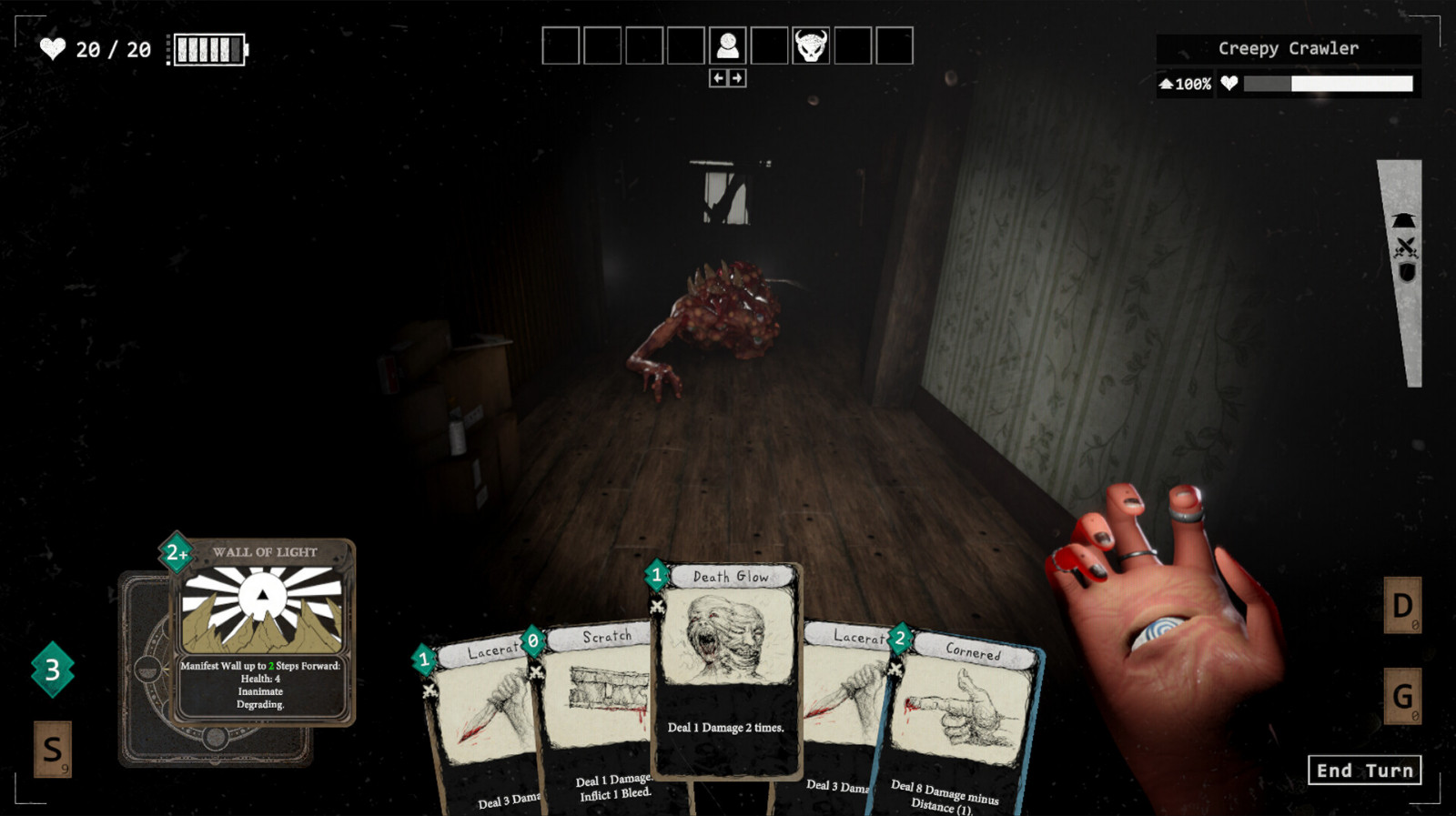Click the hat icon on the right sidebar strip
Screen dimensions: 1456x816
pyautogui.click(x=1404, y=218)
